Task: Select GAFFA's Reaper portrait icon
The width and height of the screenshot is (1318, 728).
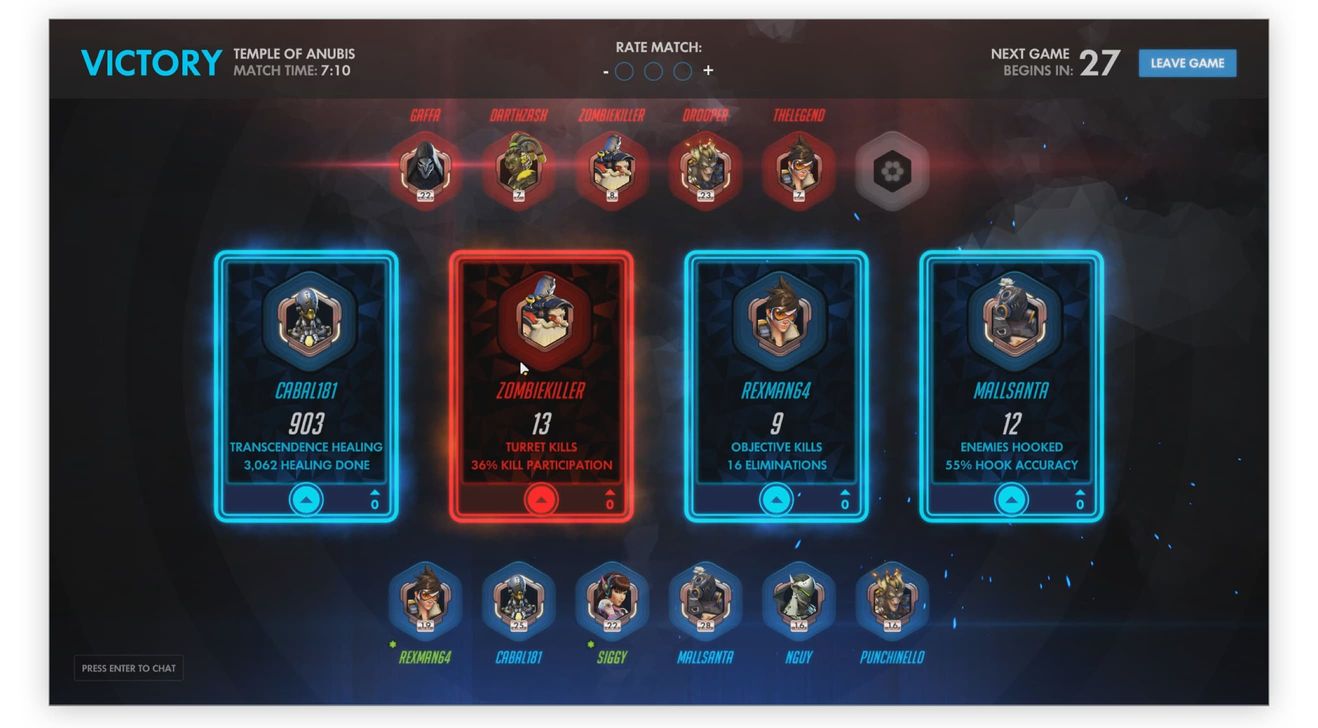Action: click(424, 168)
